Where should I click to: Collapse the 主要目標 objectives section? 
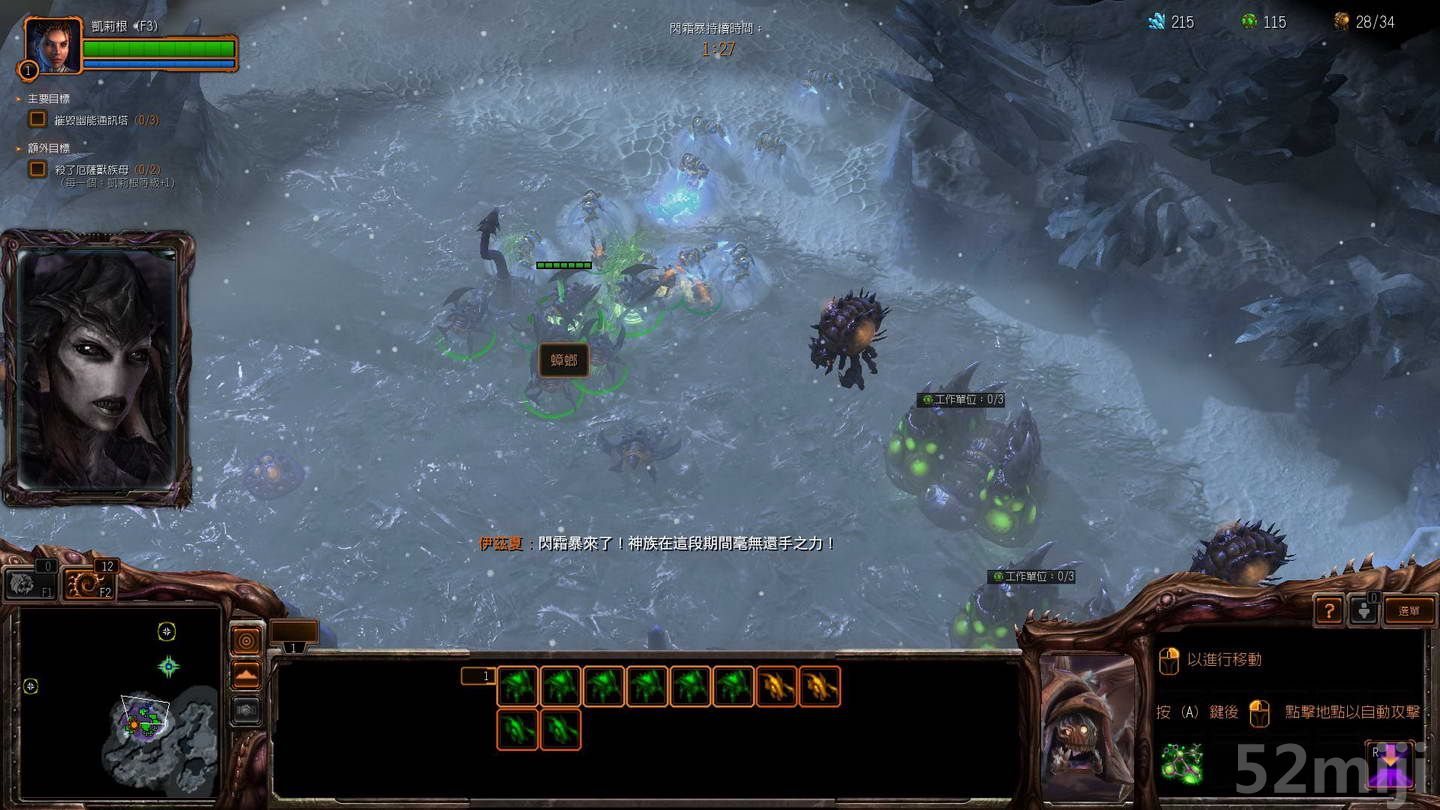click(x=17, y=98)
